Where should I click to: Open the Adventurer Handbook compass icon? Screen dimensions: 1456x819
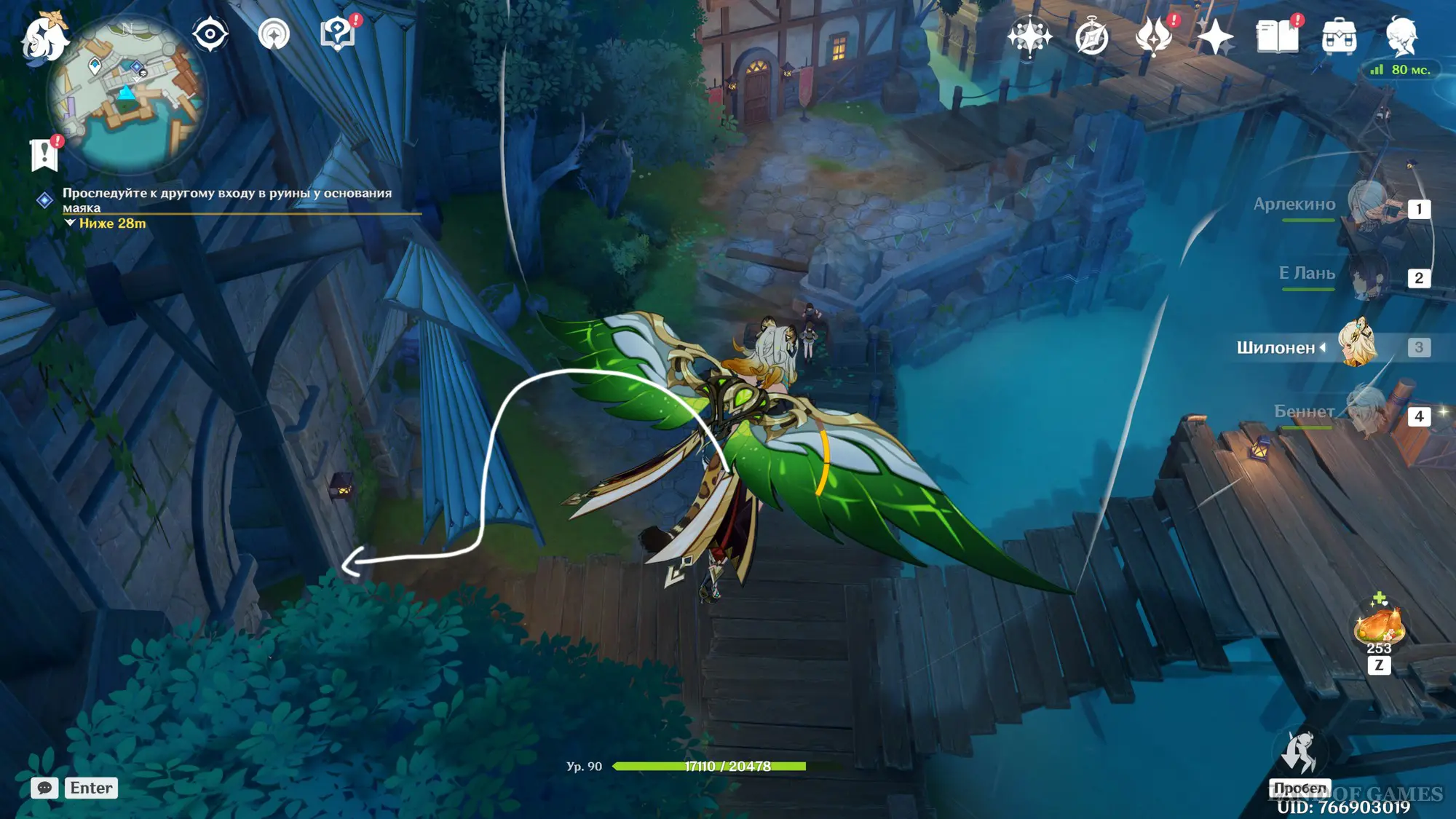pos(1091,37)
